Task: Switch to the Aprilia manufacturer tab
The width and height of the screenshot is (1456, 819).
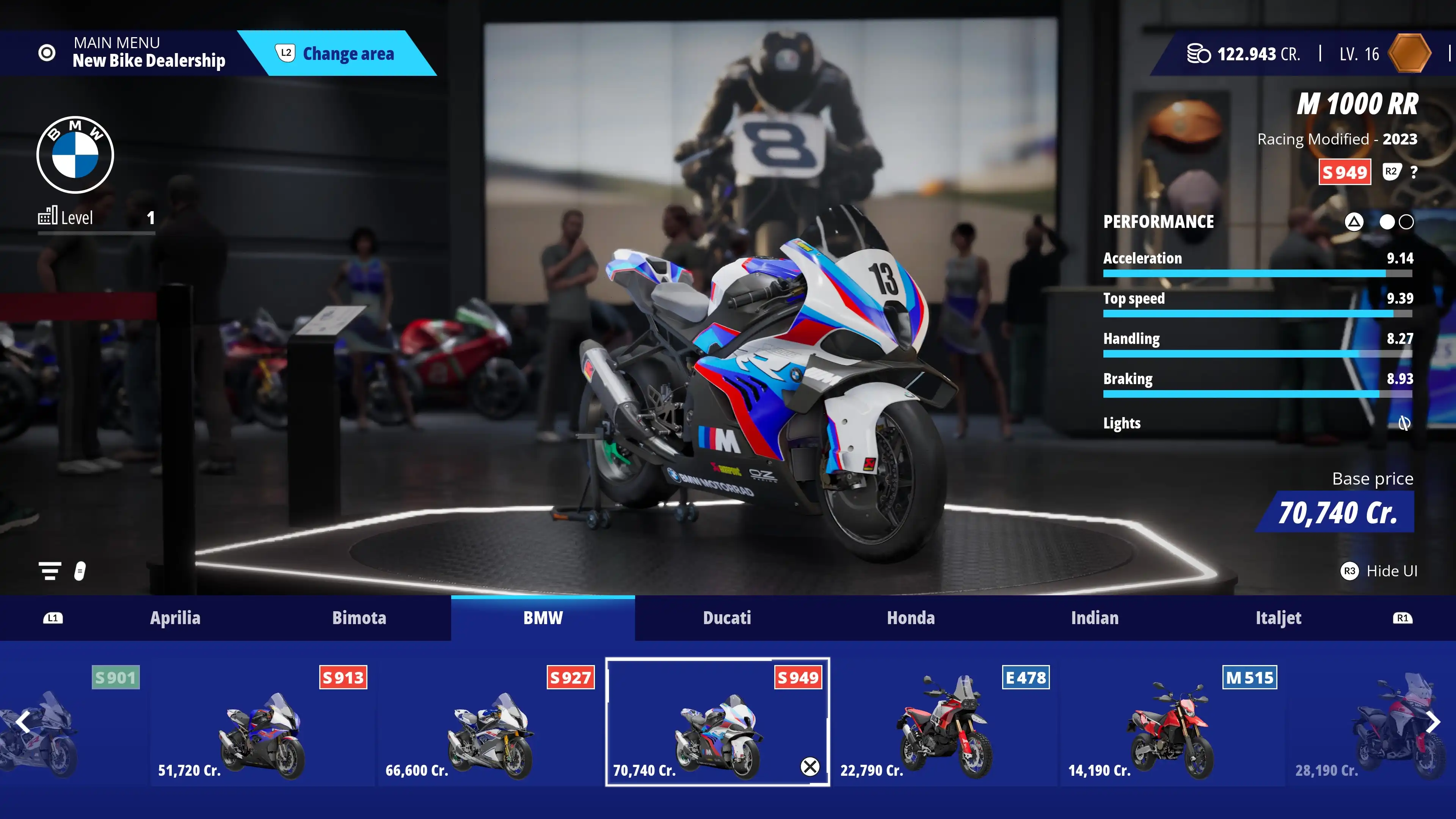Action: 175,618
